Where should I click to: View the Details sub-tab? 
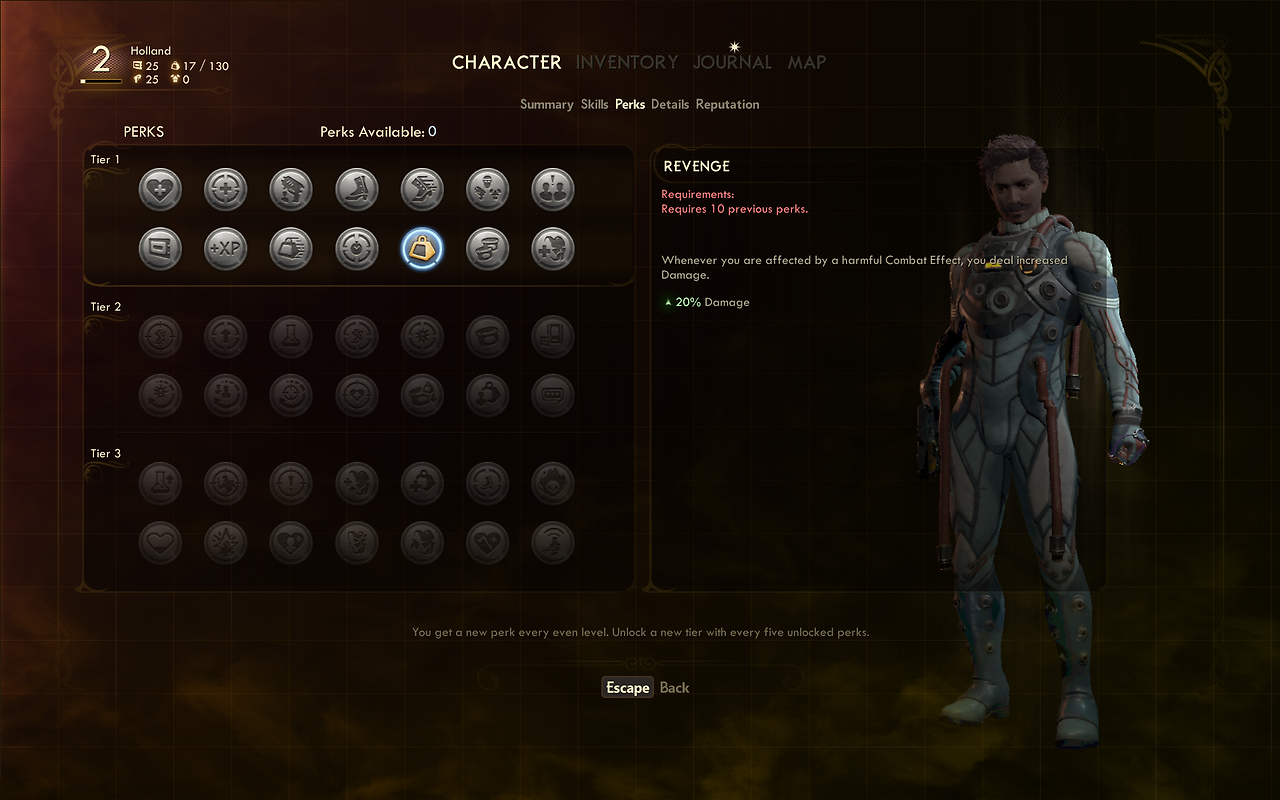point(670,104)
